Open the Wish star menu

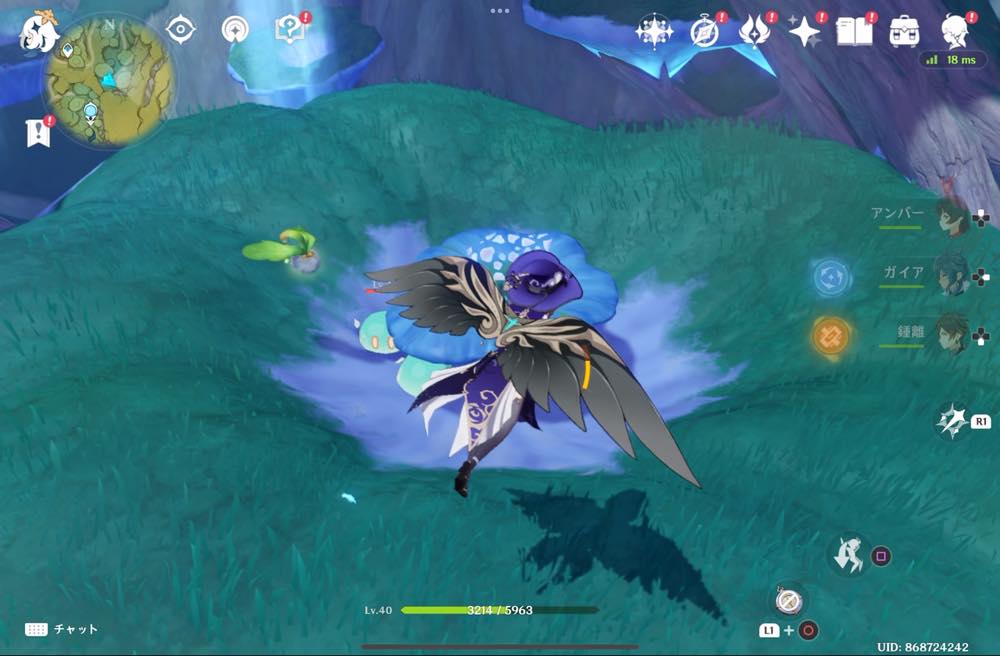tap(655, 31)
